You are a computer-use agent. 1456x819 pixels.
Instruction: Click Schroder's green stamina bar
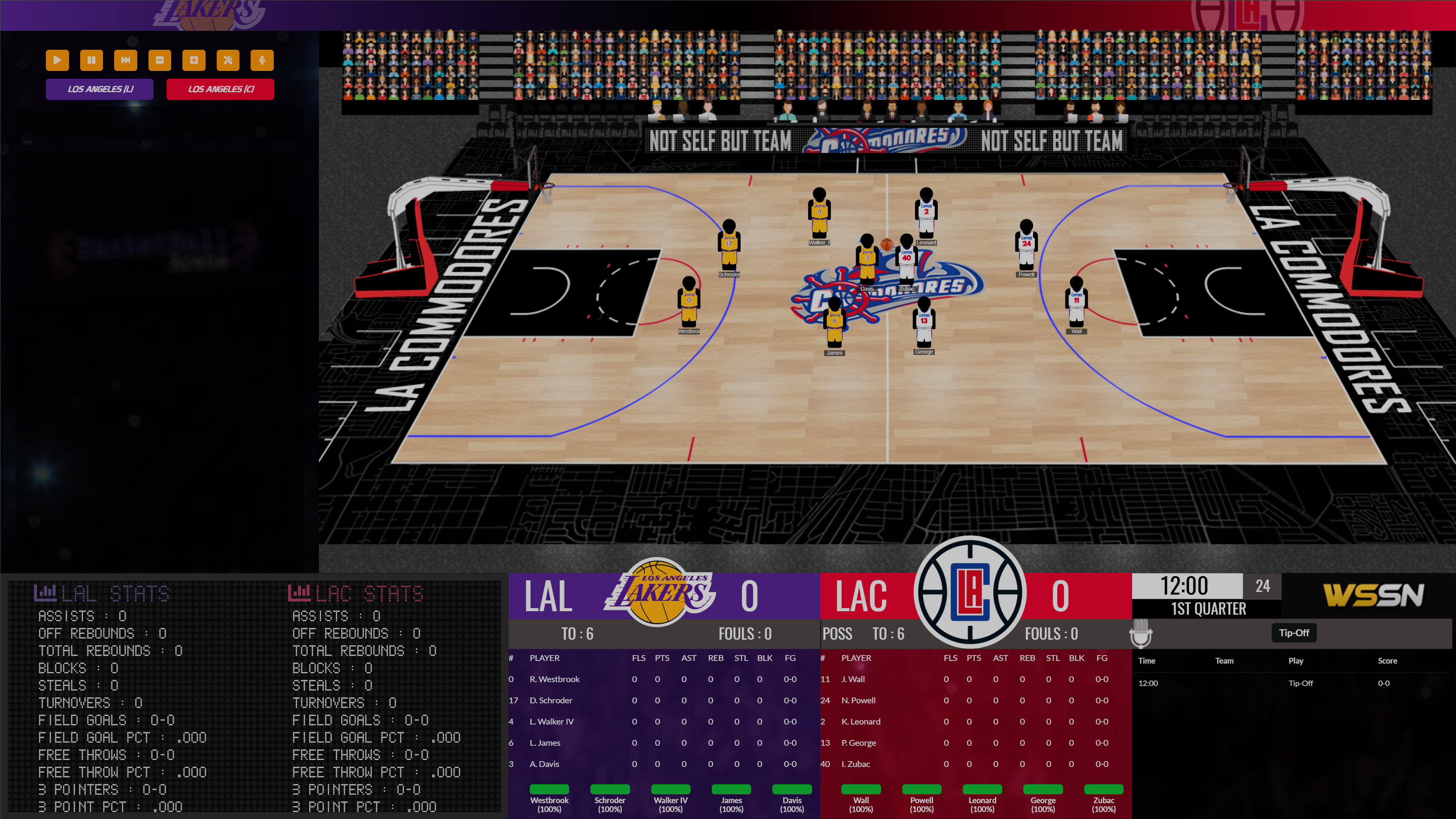pos(609,789)
